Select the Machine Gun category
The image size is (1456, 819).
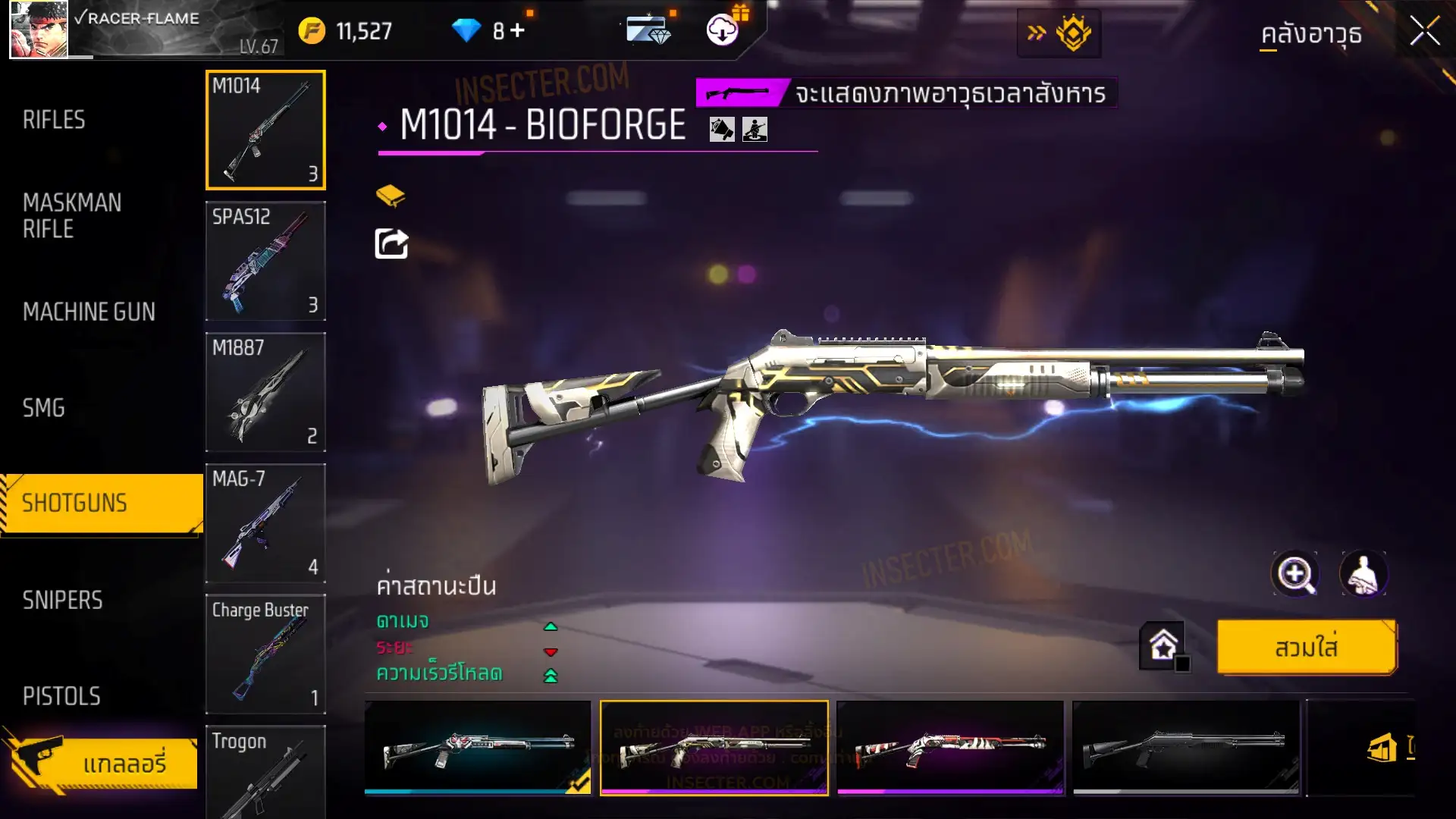89,312
